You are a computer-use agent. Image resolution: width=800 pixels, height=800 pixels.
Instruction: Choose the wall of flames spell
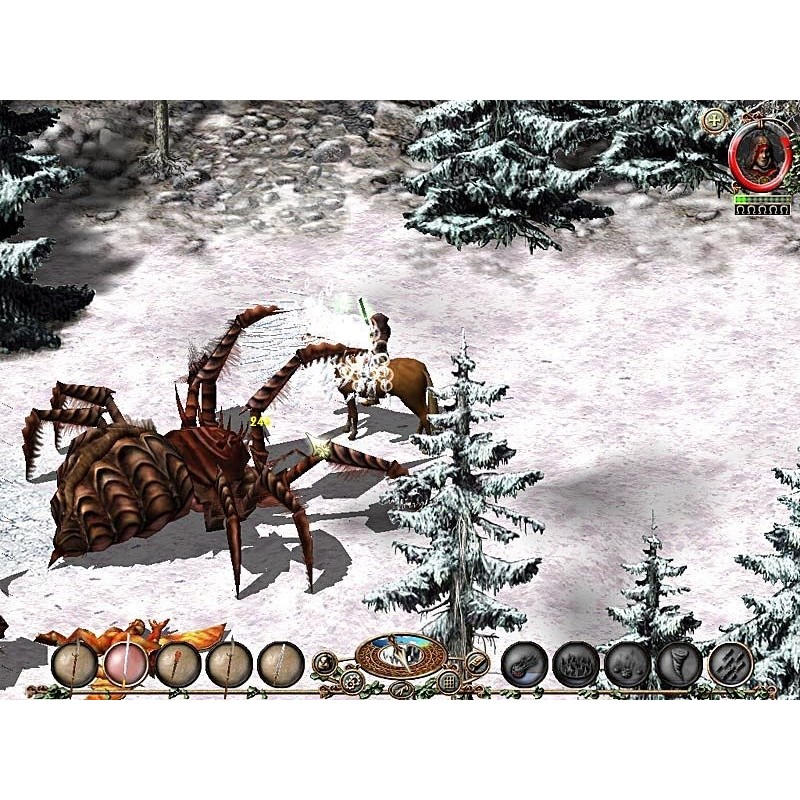[x=576, y=663]
